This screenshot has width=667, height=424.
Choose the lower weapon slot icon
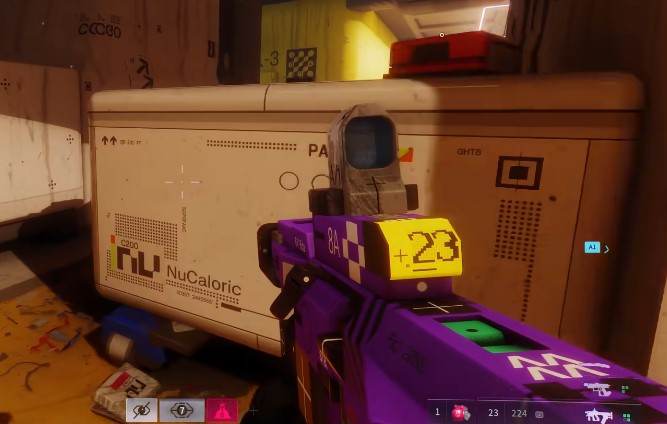pyautogui.click(x=598, y=414)
